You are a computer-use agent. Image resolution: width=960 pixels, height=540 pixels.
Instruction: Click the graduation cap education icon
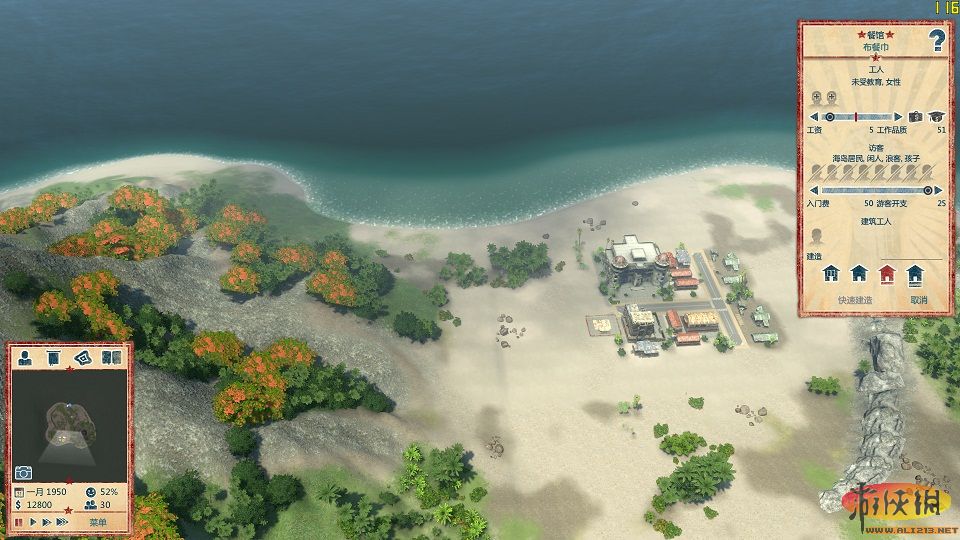point(937,117)
